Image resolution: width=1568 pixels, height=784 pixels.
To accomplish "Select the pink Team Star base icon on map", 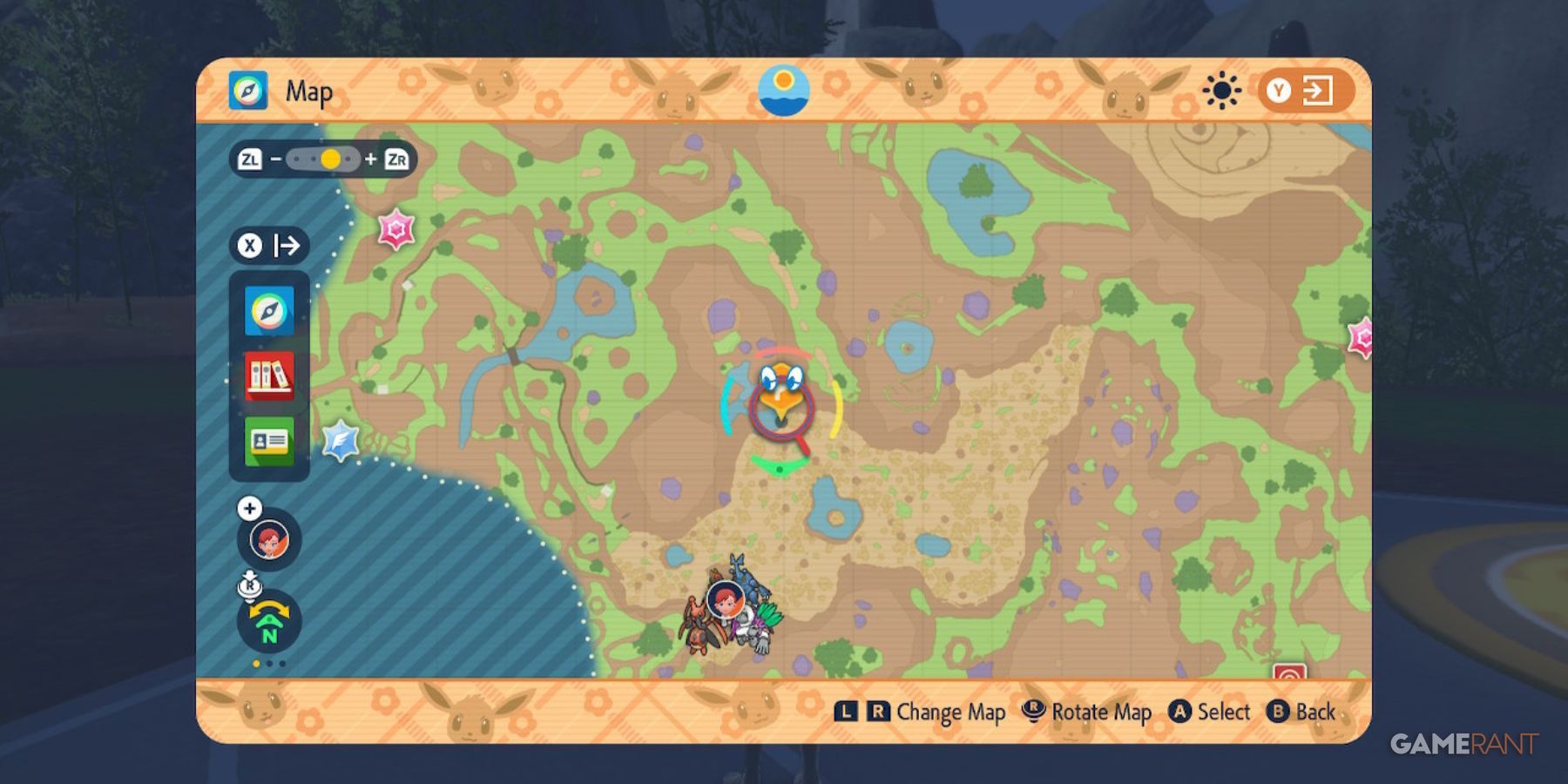I will tap(394, 231).
